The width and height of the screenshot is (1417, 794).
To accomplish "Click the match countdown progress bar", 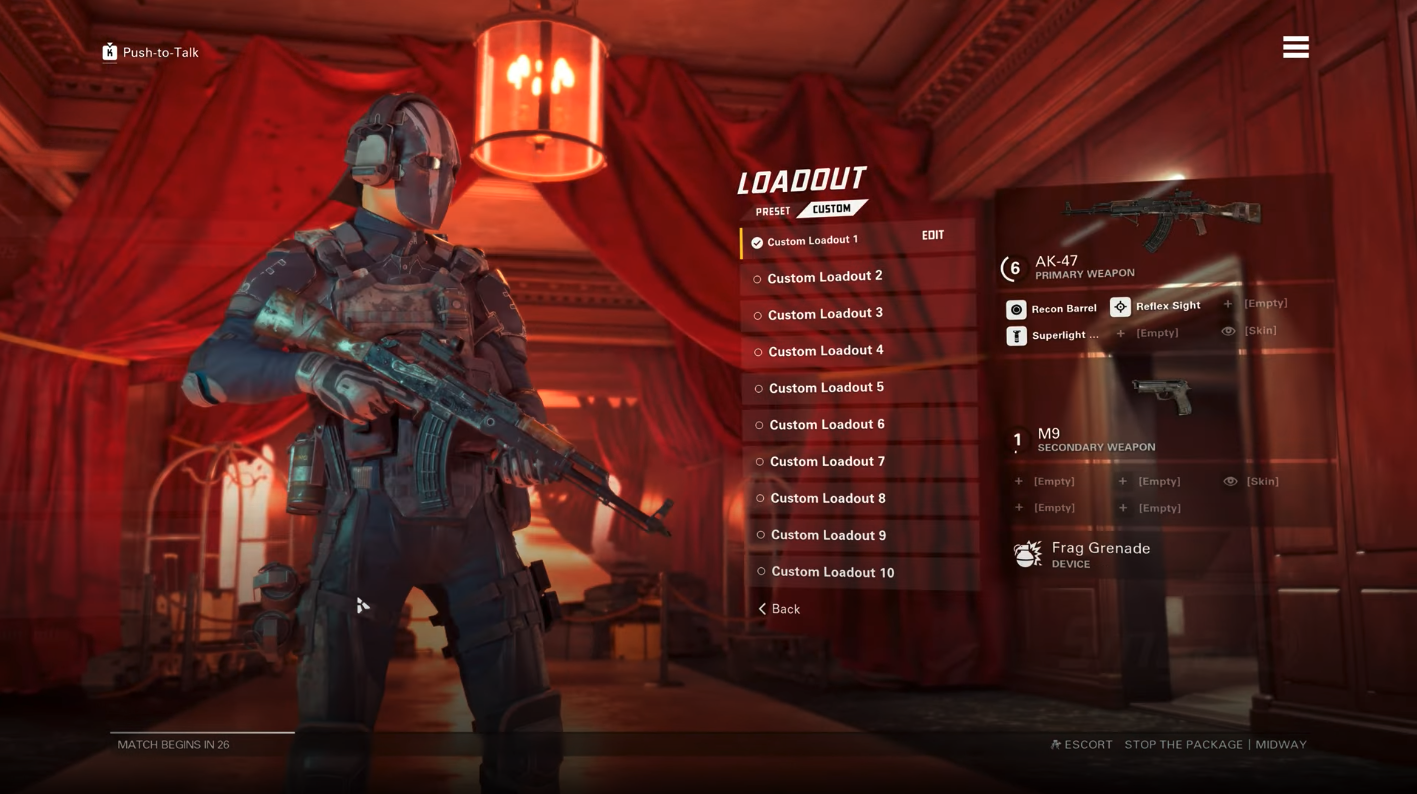I will click(x=200, y=731).
